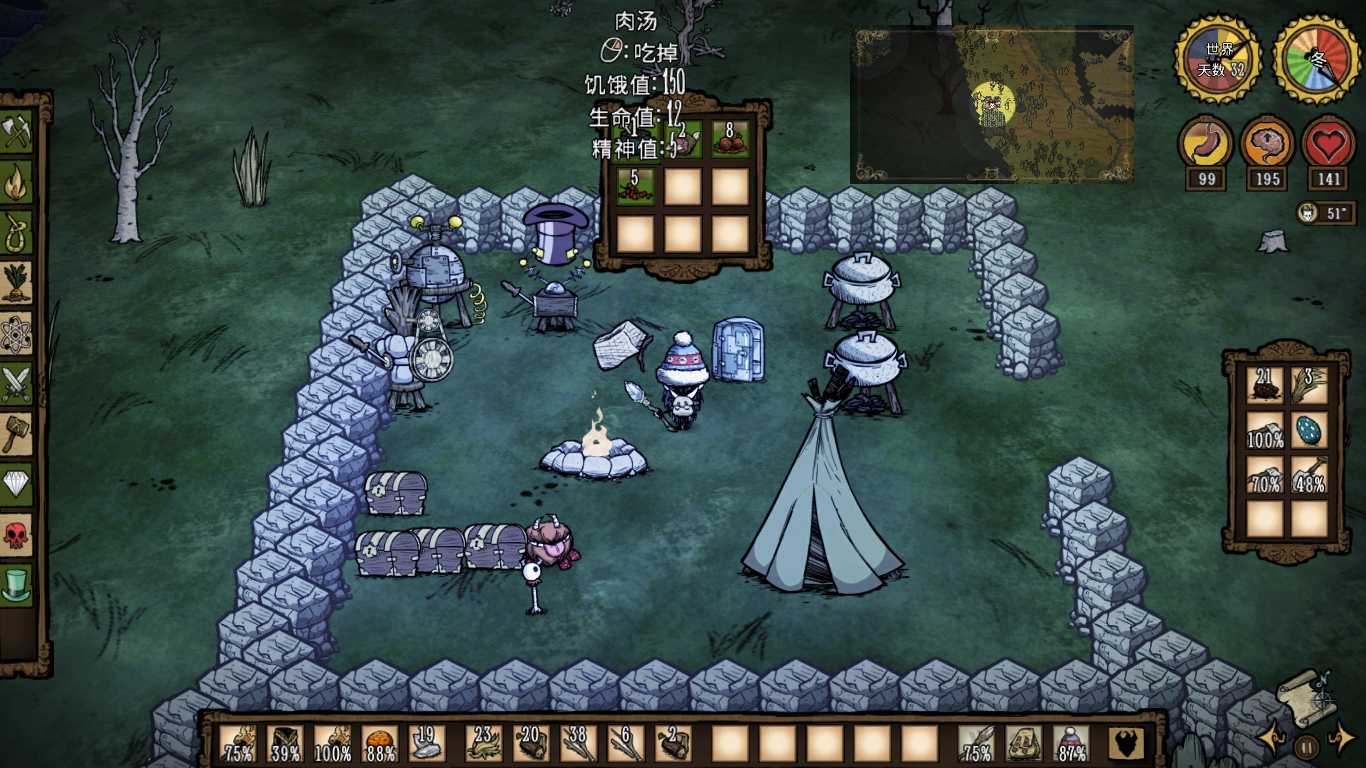Choose the crossed swords Fight tab
This screenshot has height=768, width=1366.
pyautogui.click(x=18, y=383)
